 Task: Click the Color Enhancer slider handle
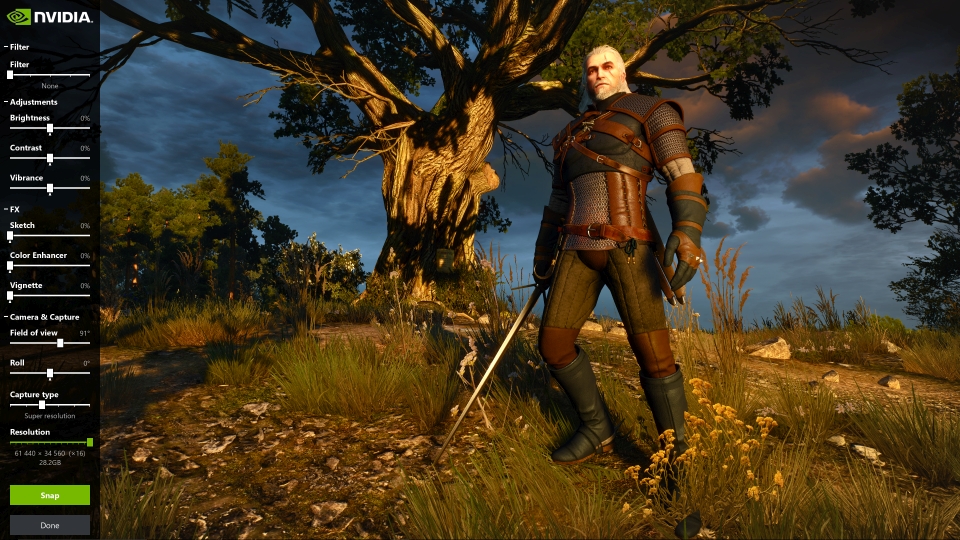10,265
